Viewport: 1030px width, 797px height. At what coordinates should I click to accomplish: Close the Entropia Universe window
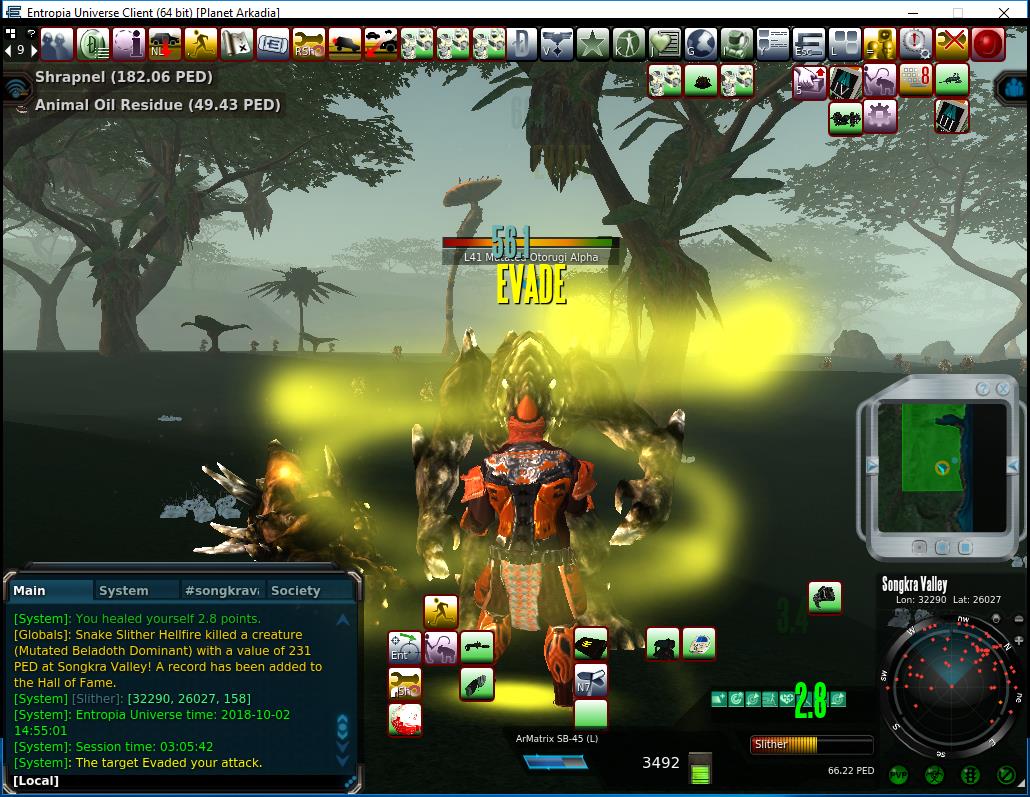[1005, 13]
